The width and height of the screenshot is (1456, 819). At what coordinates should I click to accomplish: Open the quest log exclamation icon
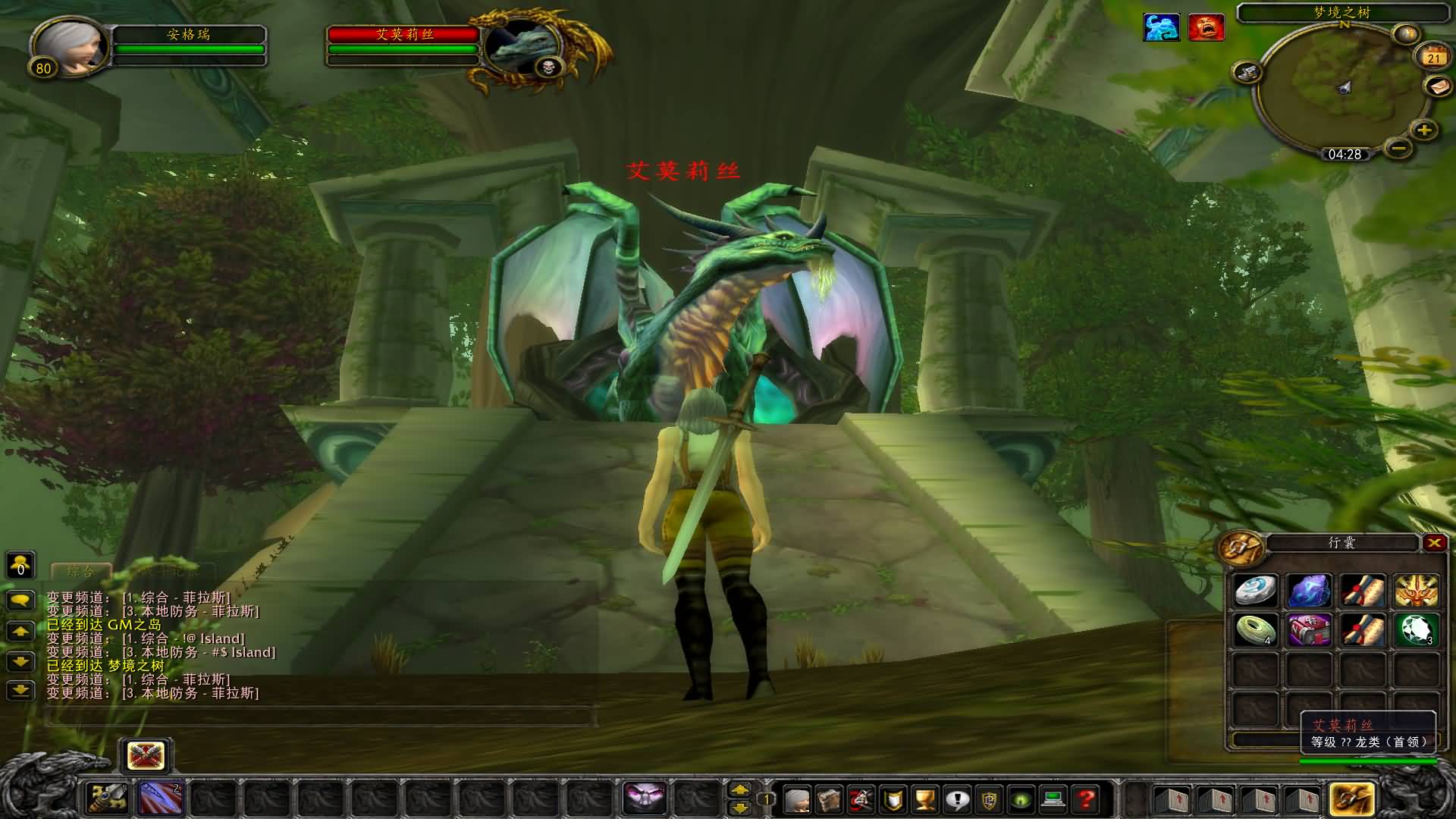click(x=957, y=799)
